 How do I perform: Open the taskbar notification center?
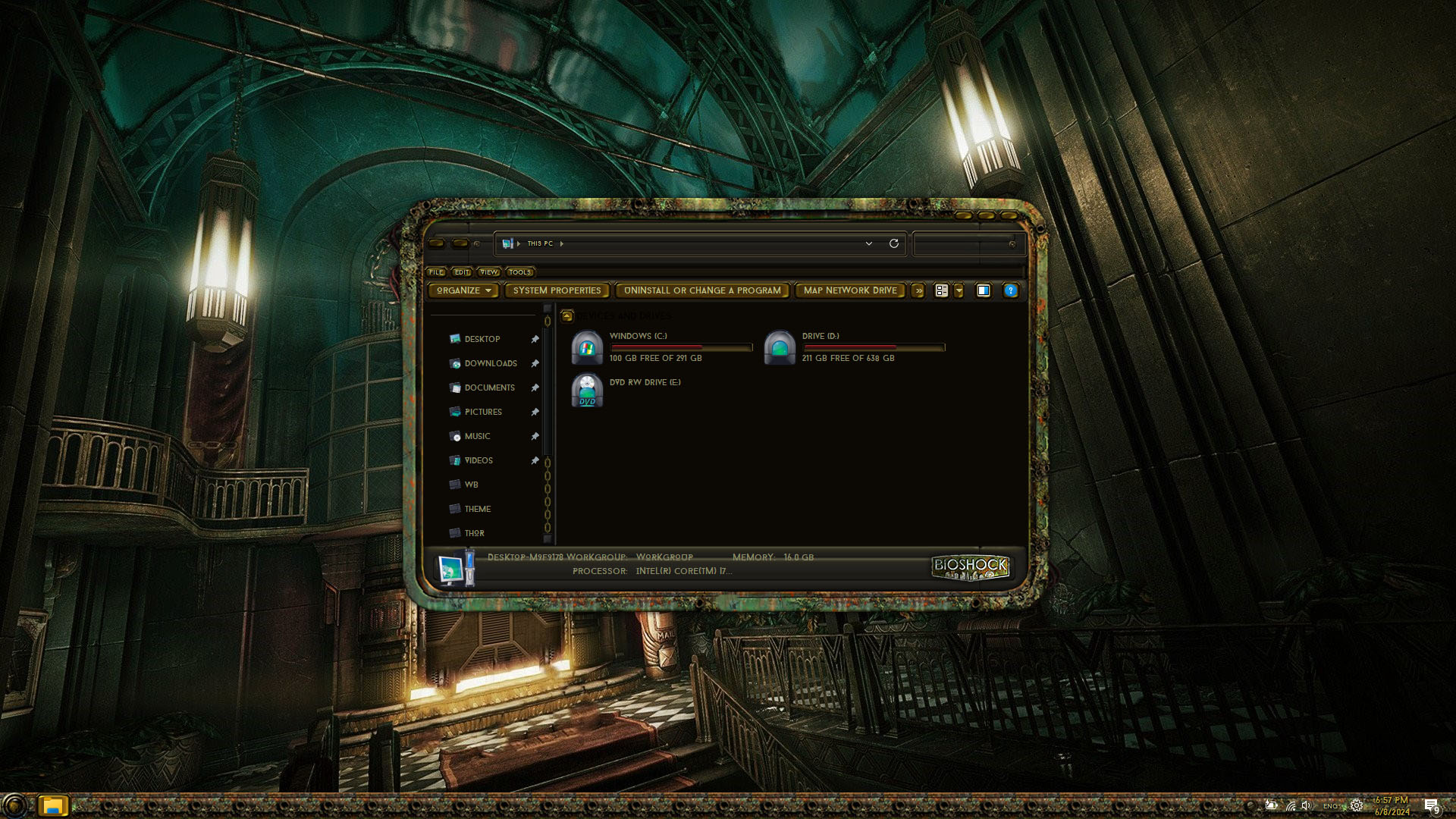(x=1431, y=805)
